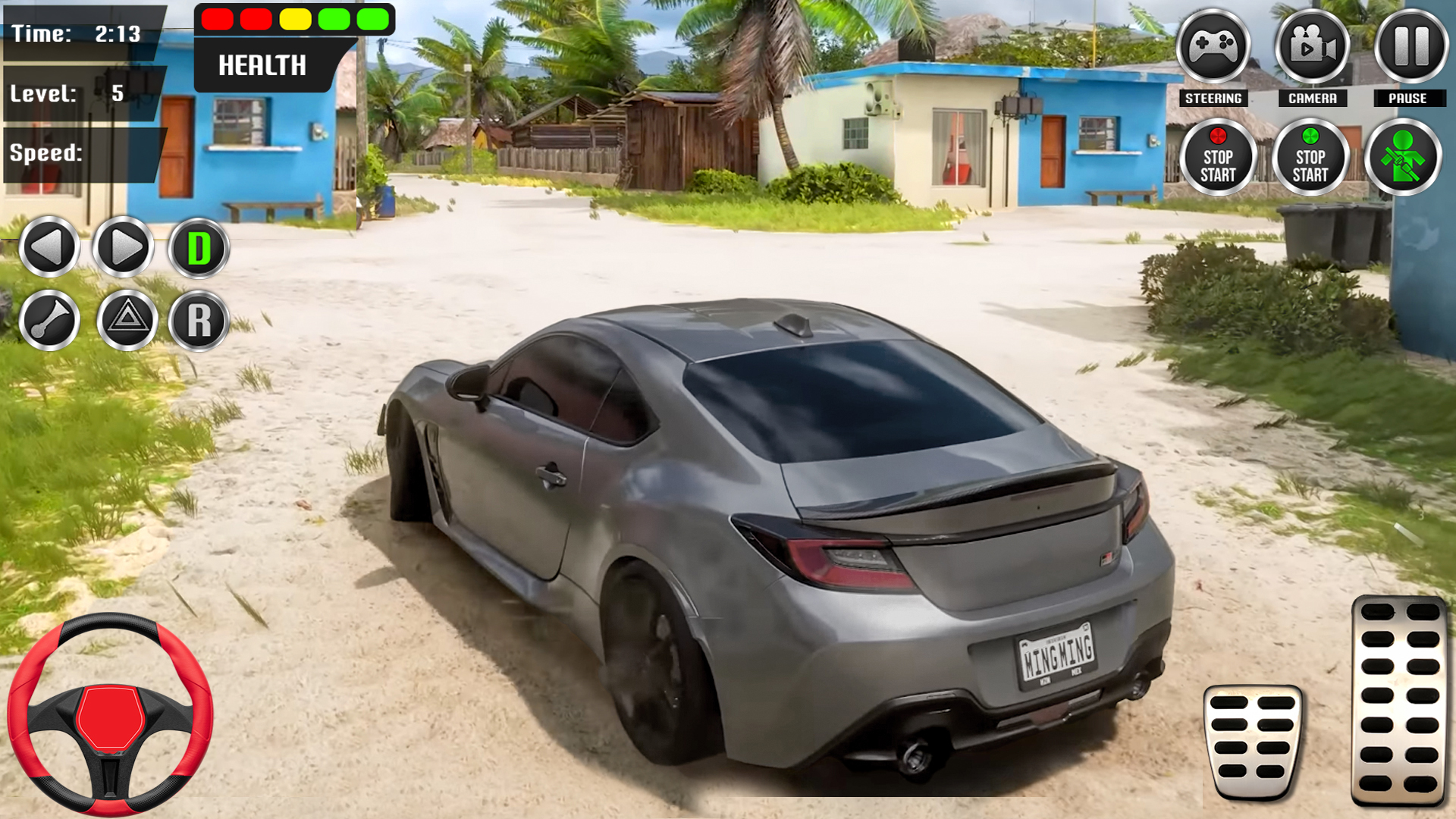Fasten seatbelt using the green seatbelt toggle
This screenshot has height=819, width=1456.
[x=1404, y=157]
